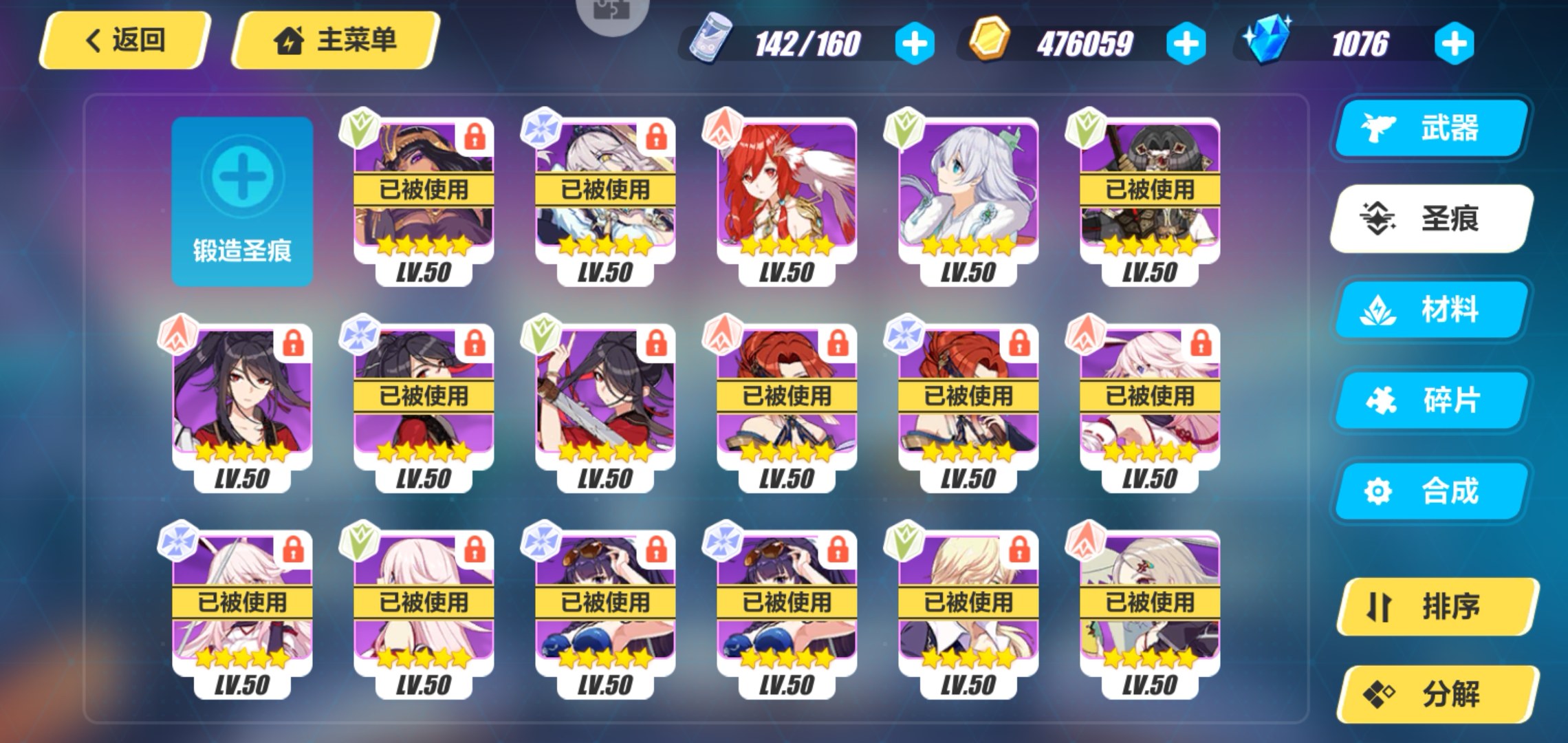Select the unlocked four-star black-haired stigmata card
This screenshot has width=1568, height=743.
(x=241, y=406)
